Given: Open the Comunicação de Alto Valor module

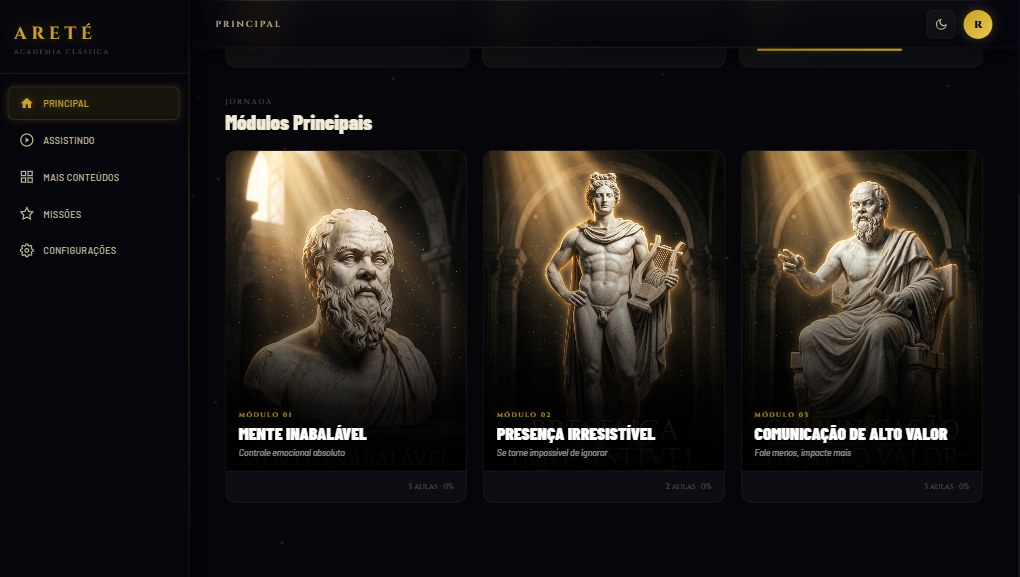Looking at the screenshot, I should click(x=861, y=325).
